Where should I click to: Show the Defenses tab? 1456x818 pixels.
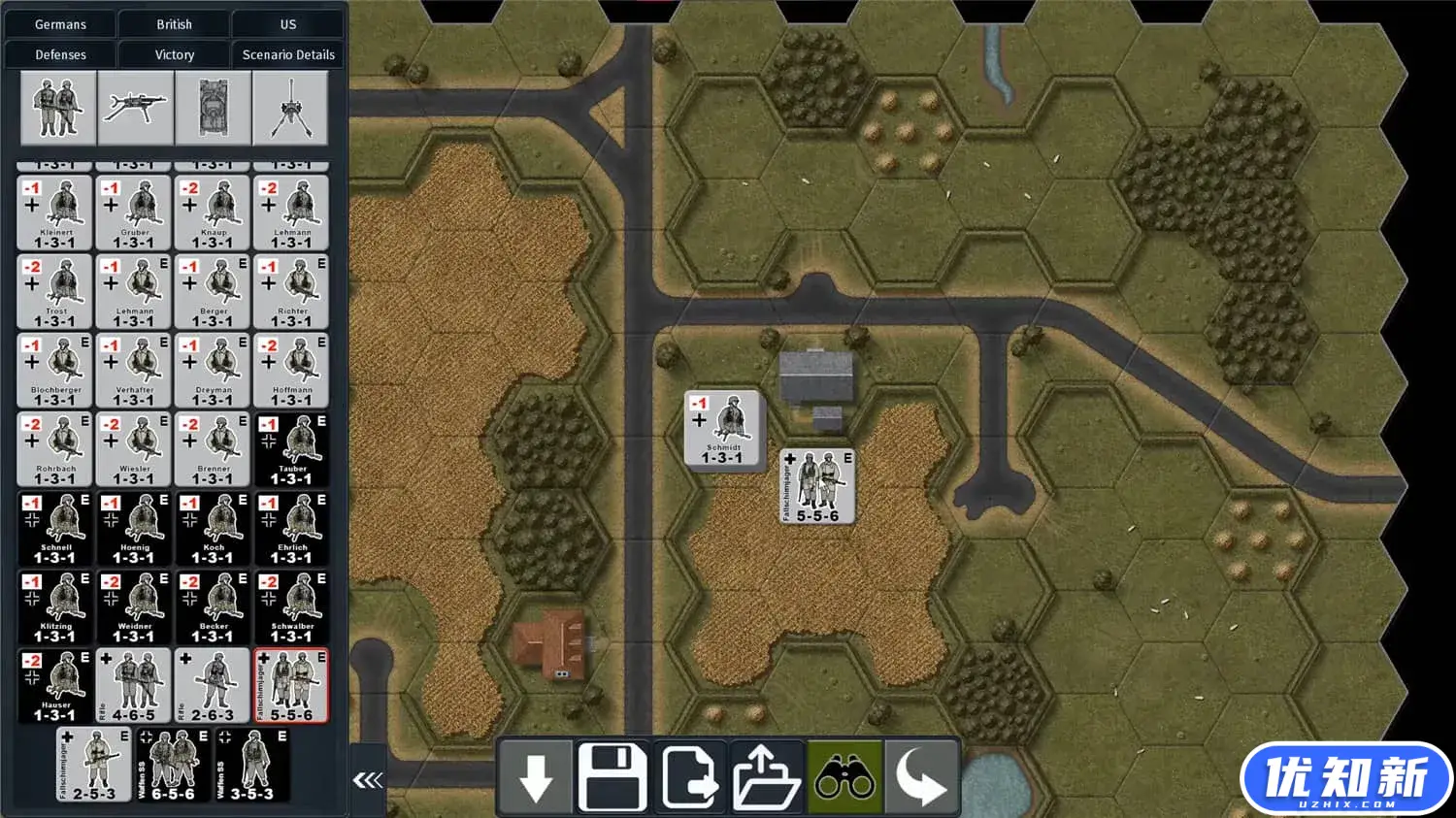(x=60, y=54)
